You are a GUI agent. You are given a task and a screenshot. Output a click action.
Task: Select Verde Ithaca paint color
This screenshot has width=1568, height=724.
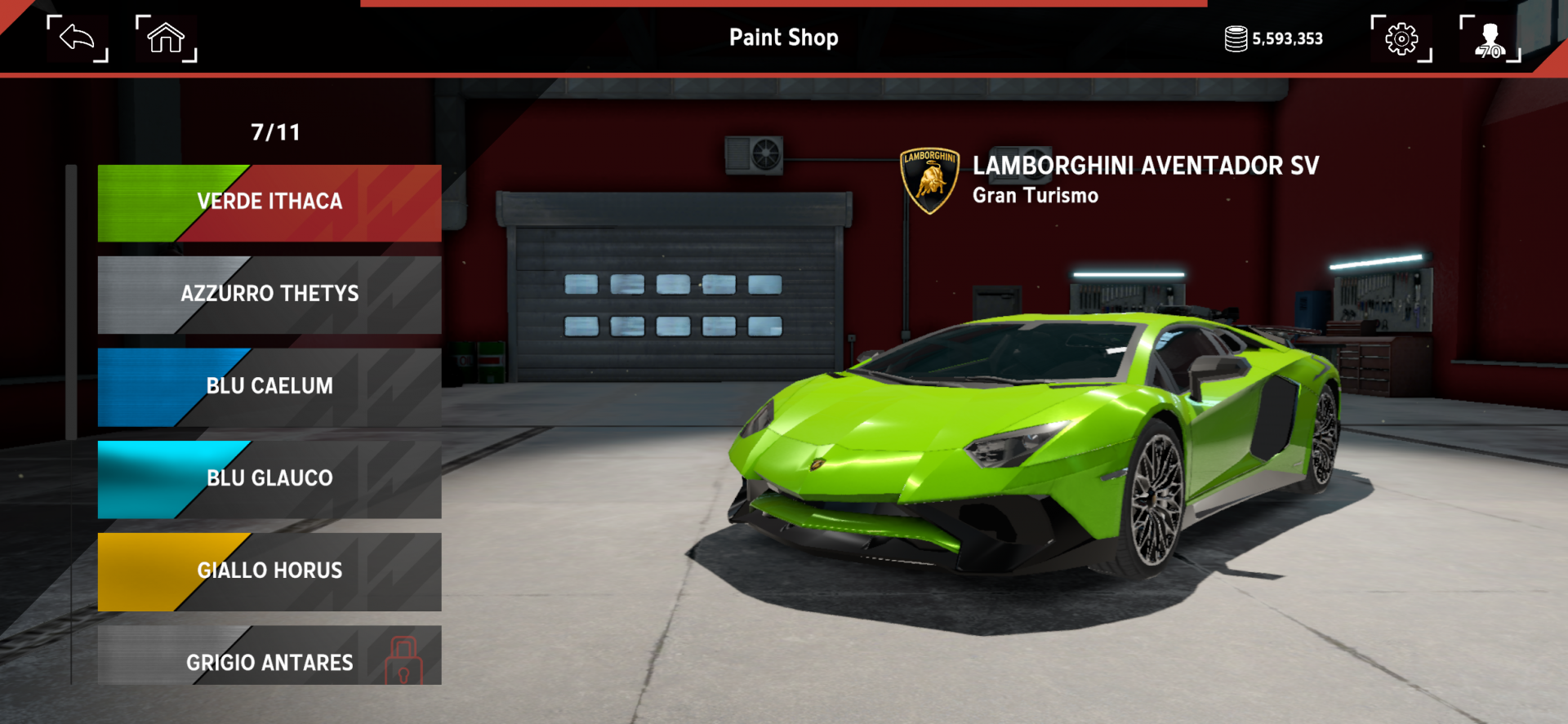click(269, 202)
